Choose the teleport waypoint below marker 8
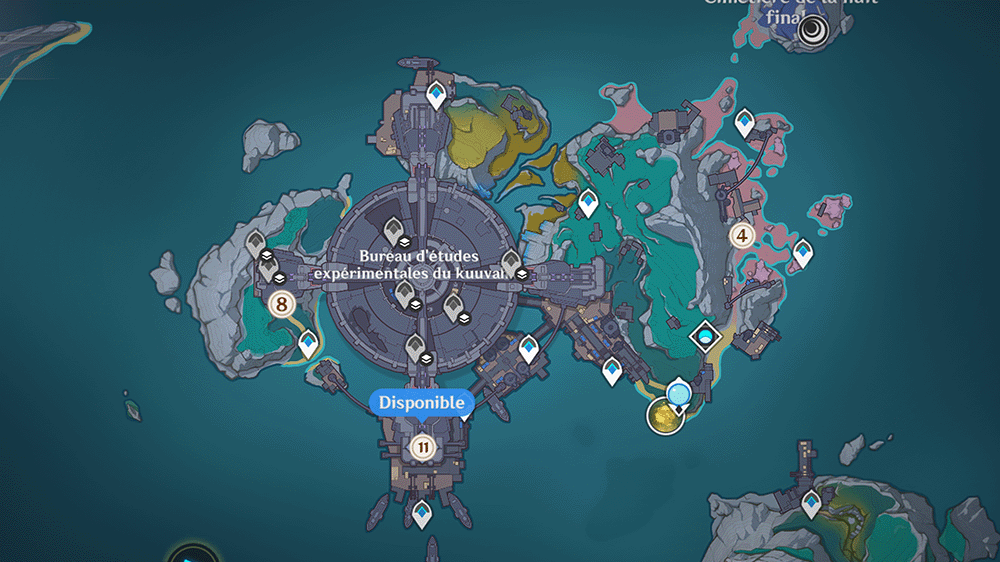1000x562 pixels. tap(309, 344)
